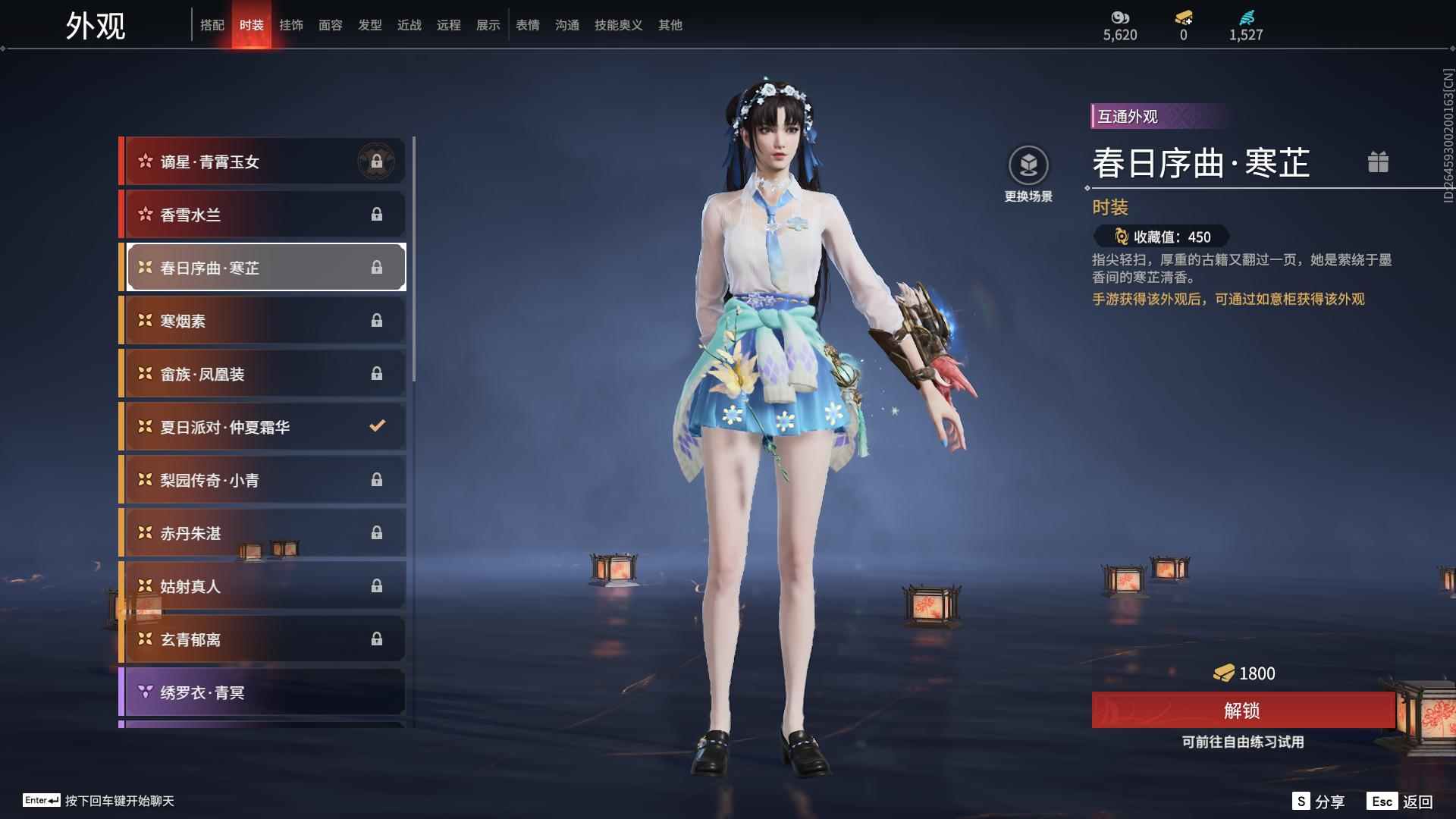Image resolution: width=1456 pixels, height=819 pixels.
Task: Open the 技能奥义 skills tab
Action: pos(619,25)
